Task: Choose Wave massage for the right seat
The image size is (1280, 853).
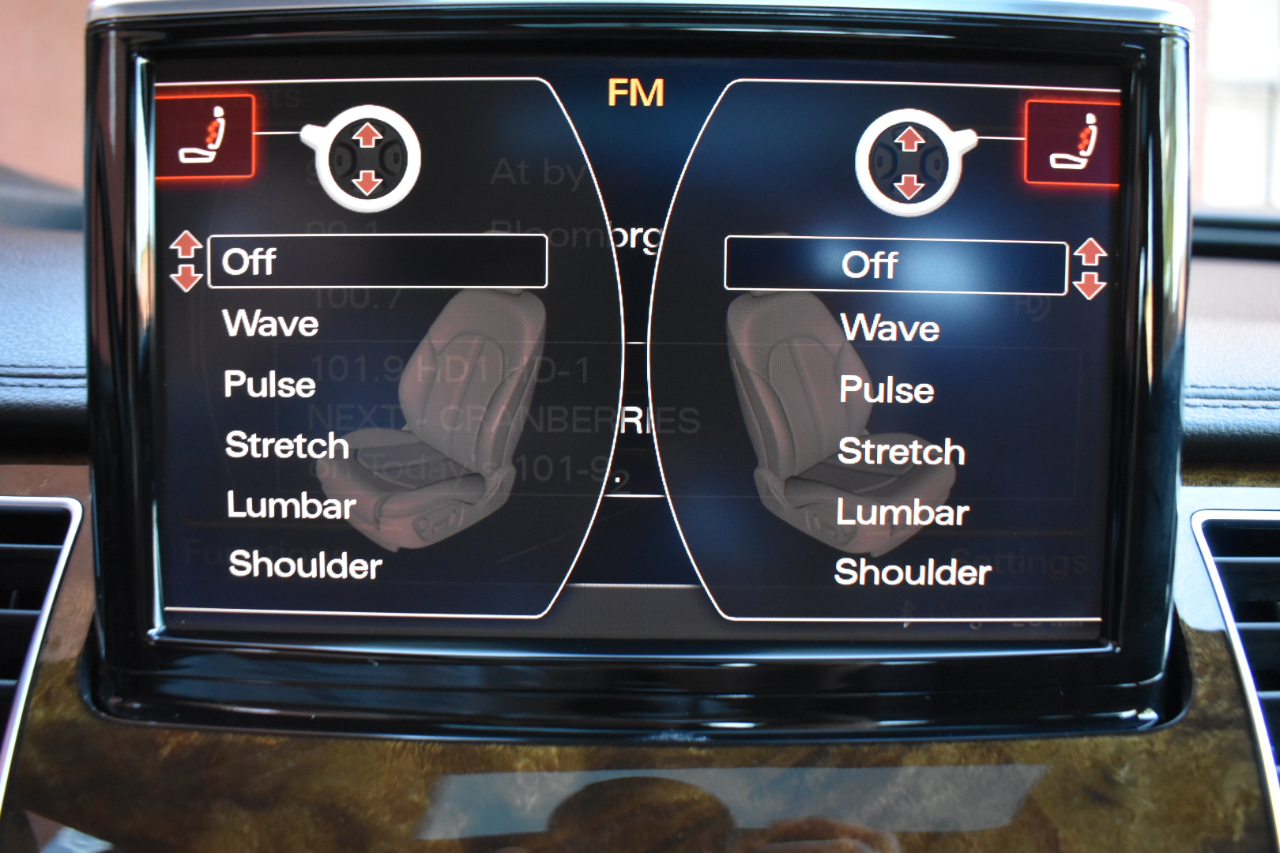Action: 890,328
